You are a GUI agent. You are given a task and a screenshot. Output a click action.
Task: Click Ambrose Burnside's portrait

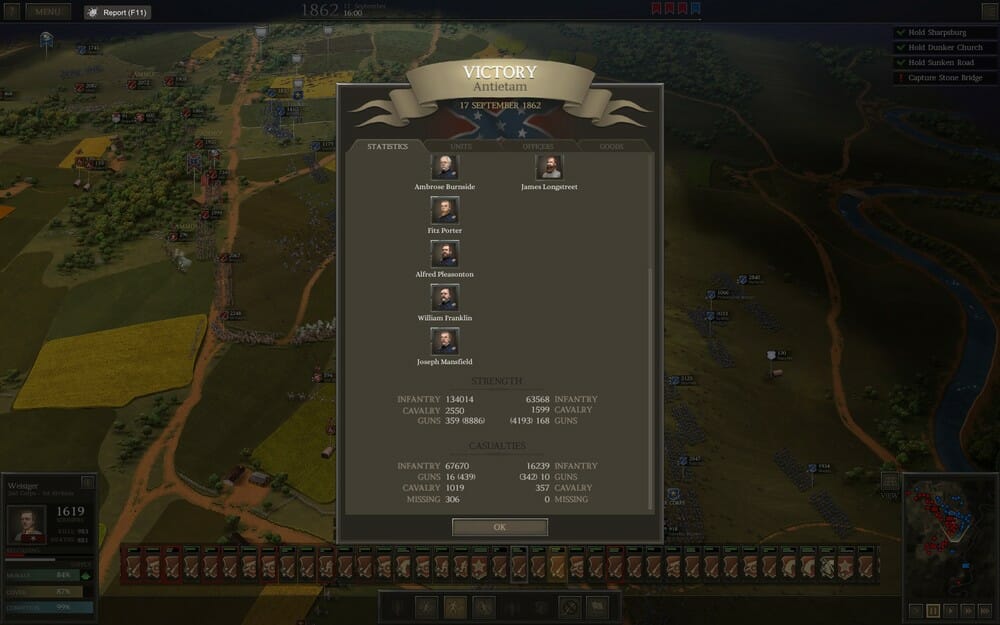point(444,167)
